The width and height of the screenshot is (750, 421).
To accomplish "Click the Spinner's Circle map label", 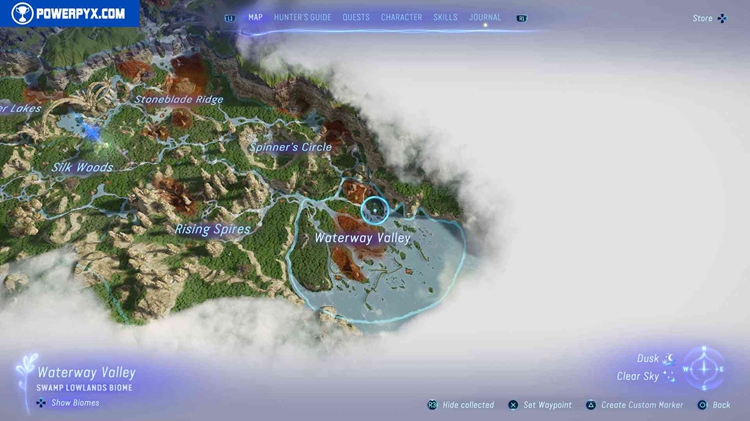I will pos(290,147).
